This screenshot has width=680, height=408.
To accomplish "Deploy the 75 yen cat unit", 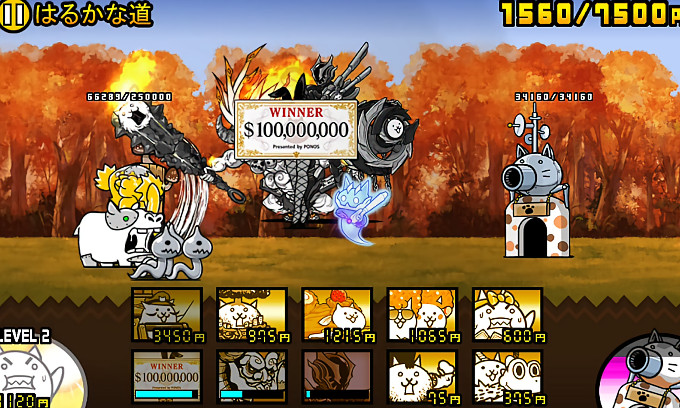I will (x=422, y=376).
